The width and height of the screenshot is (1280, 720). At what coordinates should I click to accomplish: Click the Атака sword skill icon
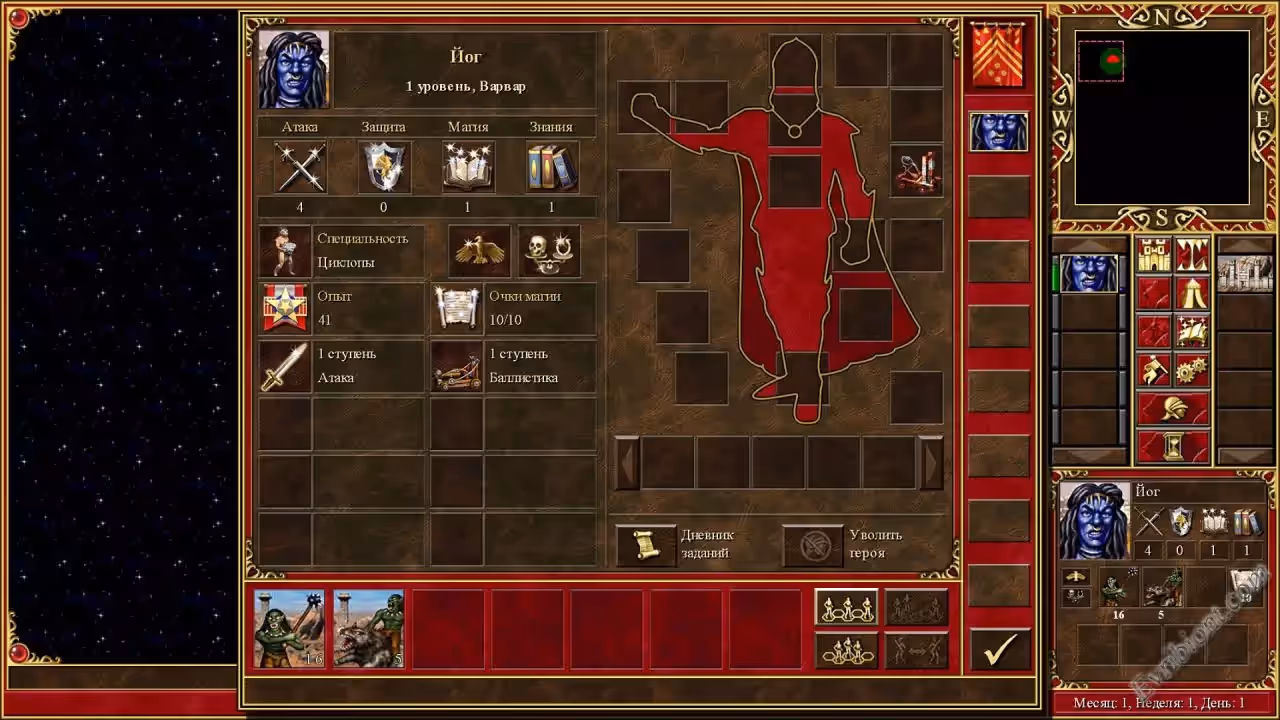[284, 366]
